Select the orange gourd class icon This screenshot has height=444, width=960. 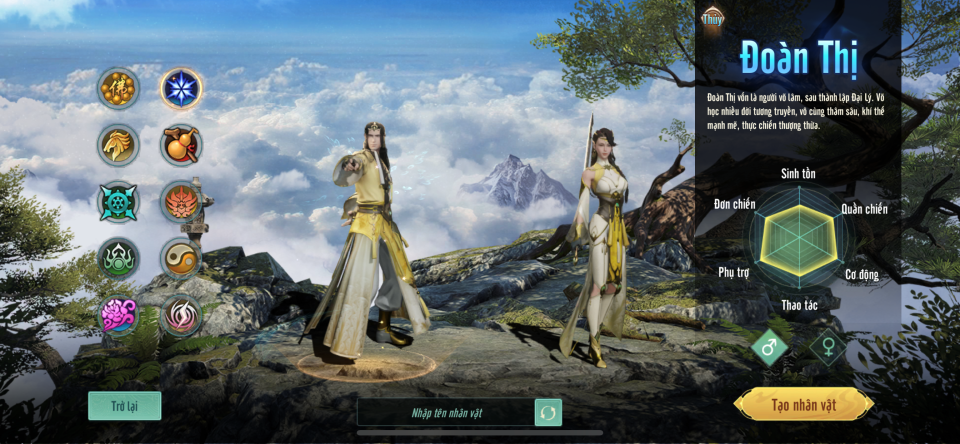pos(182,145)
